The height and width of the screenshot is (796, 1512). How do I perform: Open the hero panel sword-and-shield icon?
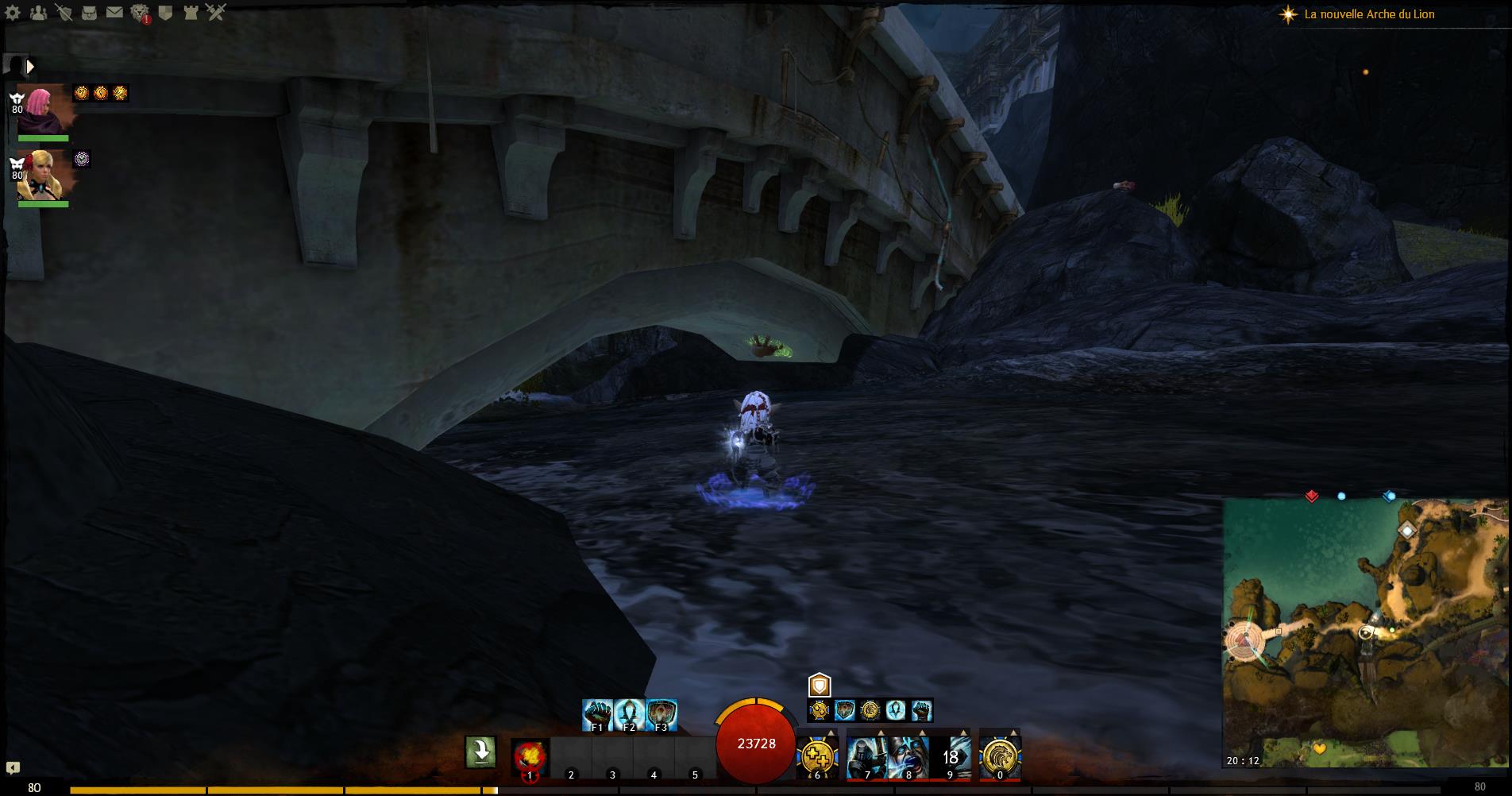64,13
